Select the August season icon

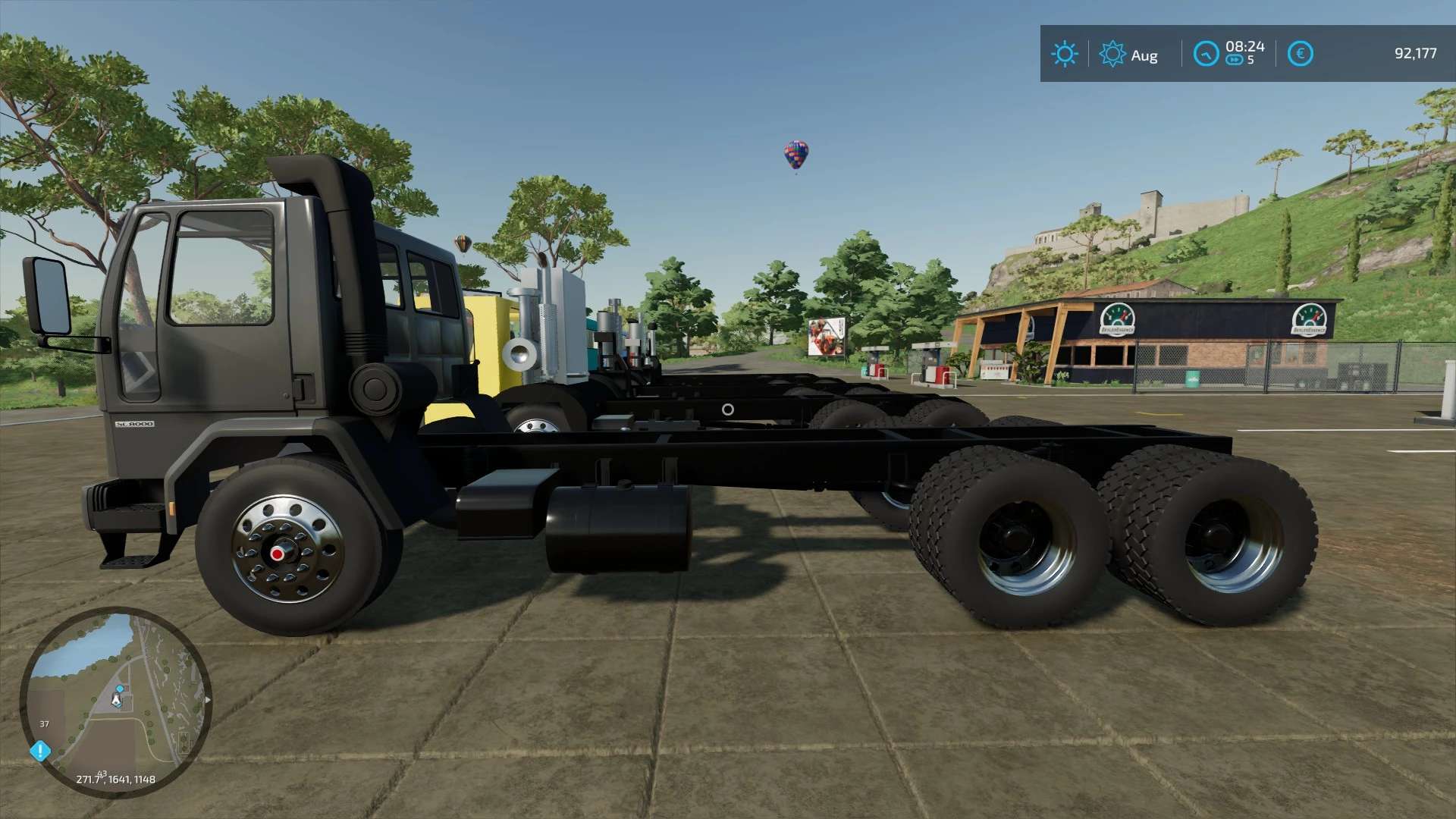(1112, 54)
